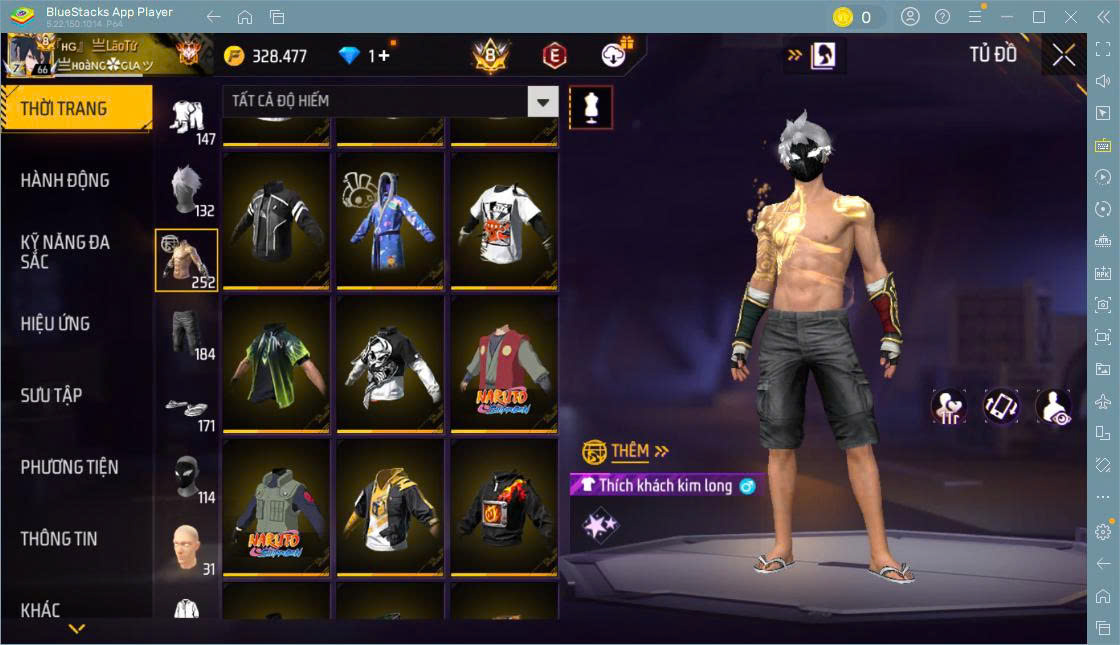This screenshot has height=645, width=1120.
Task: Choose the pants category with 184 items
Action: pyautogui.click(x=186, y=333)
